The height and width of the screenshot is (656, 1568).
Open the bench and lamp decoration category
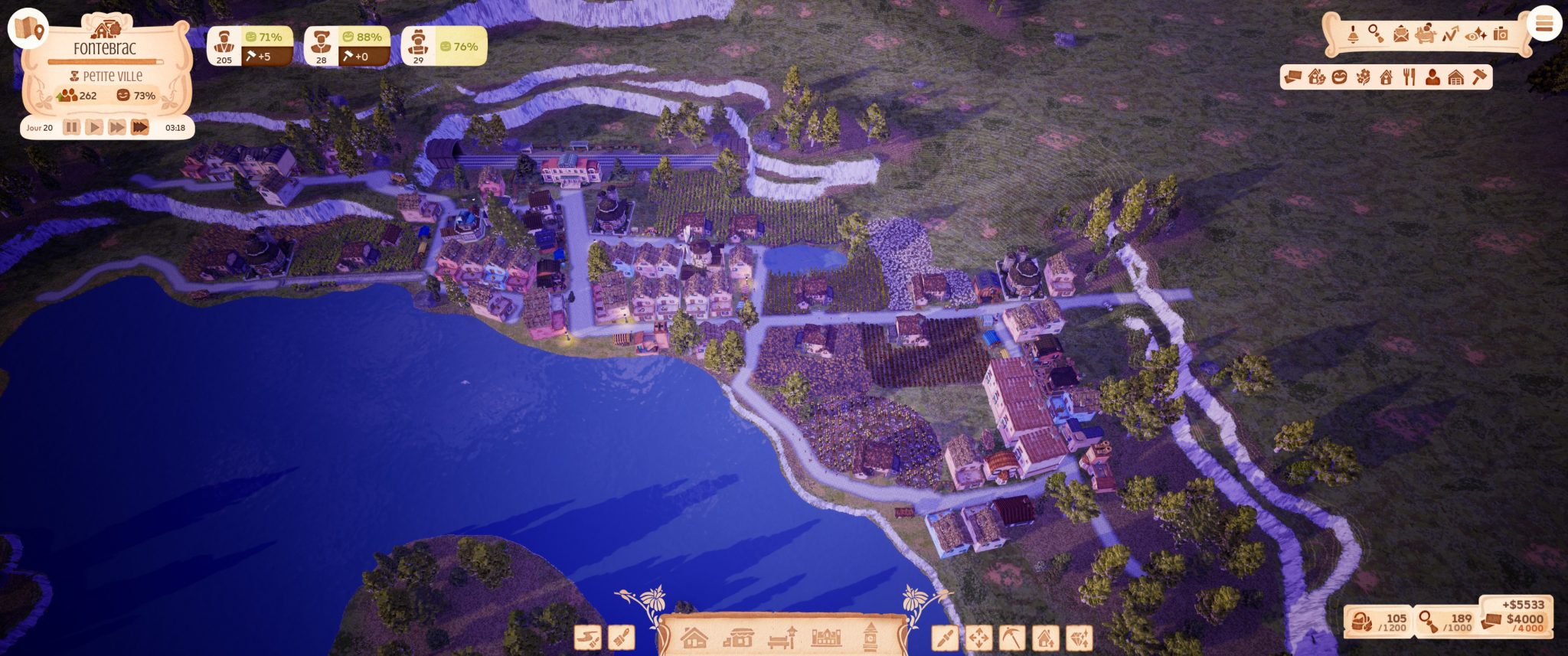point(782,637)
